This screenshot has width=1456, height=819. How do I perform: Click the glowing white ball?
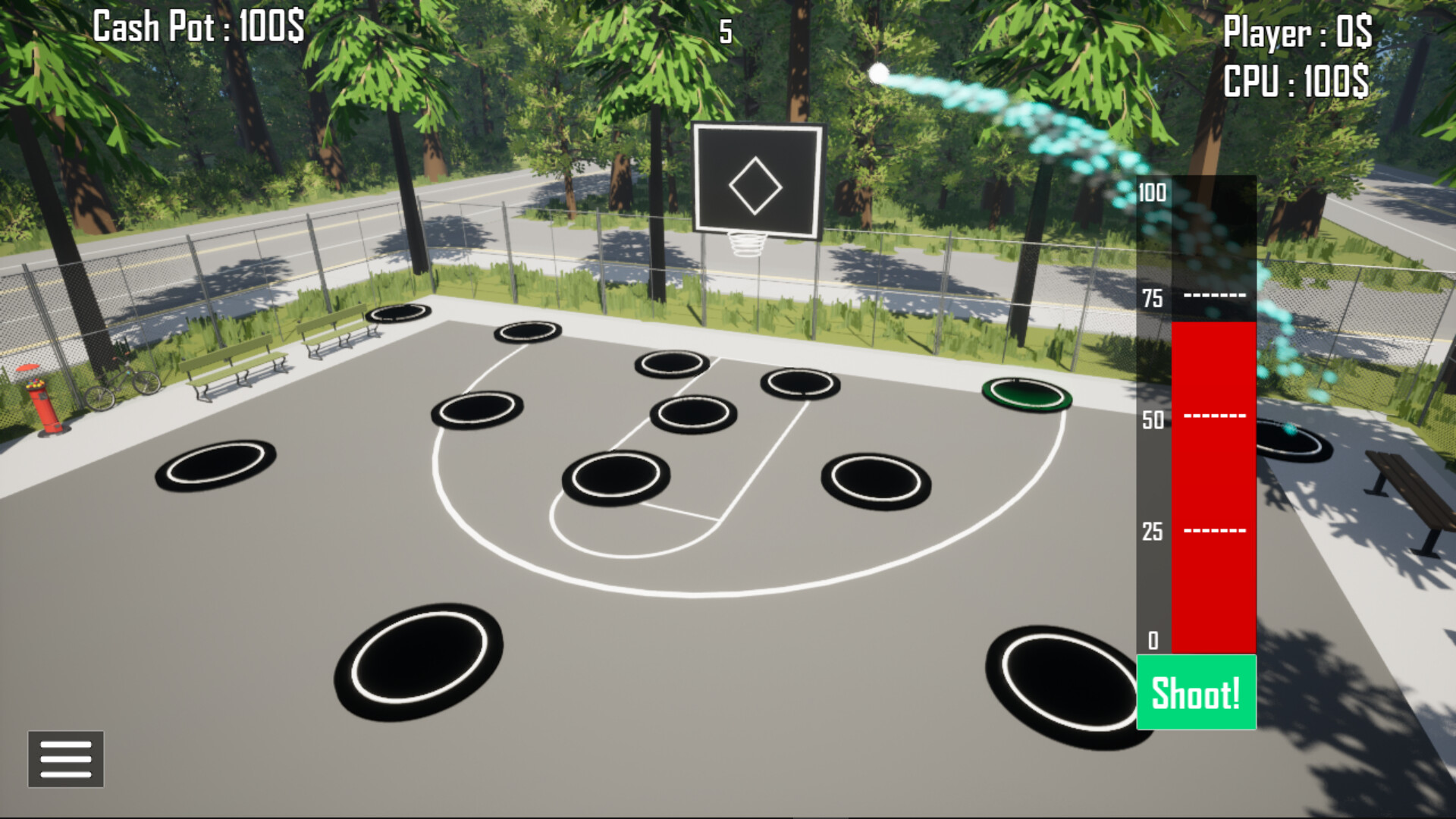(x=880, y=72)
